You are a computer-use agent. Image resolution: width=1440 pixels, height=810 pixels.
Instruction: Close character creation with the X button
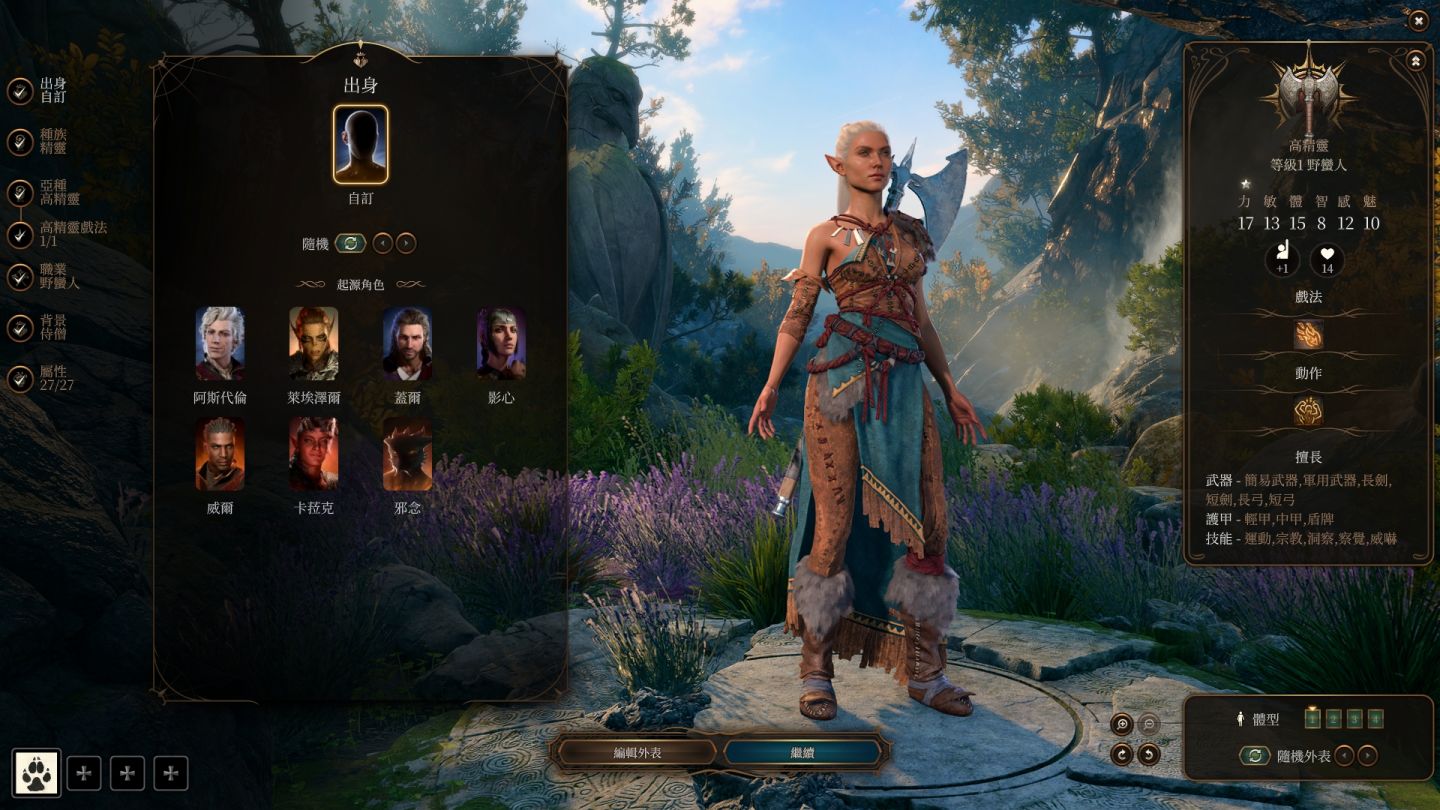pyautogui.click(x=1418, y=20)
